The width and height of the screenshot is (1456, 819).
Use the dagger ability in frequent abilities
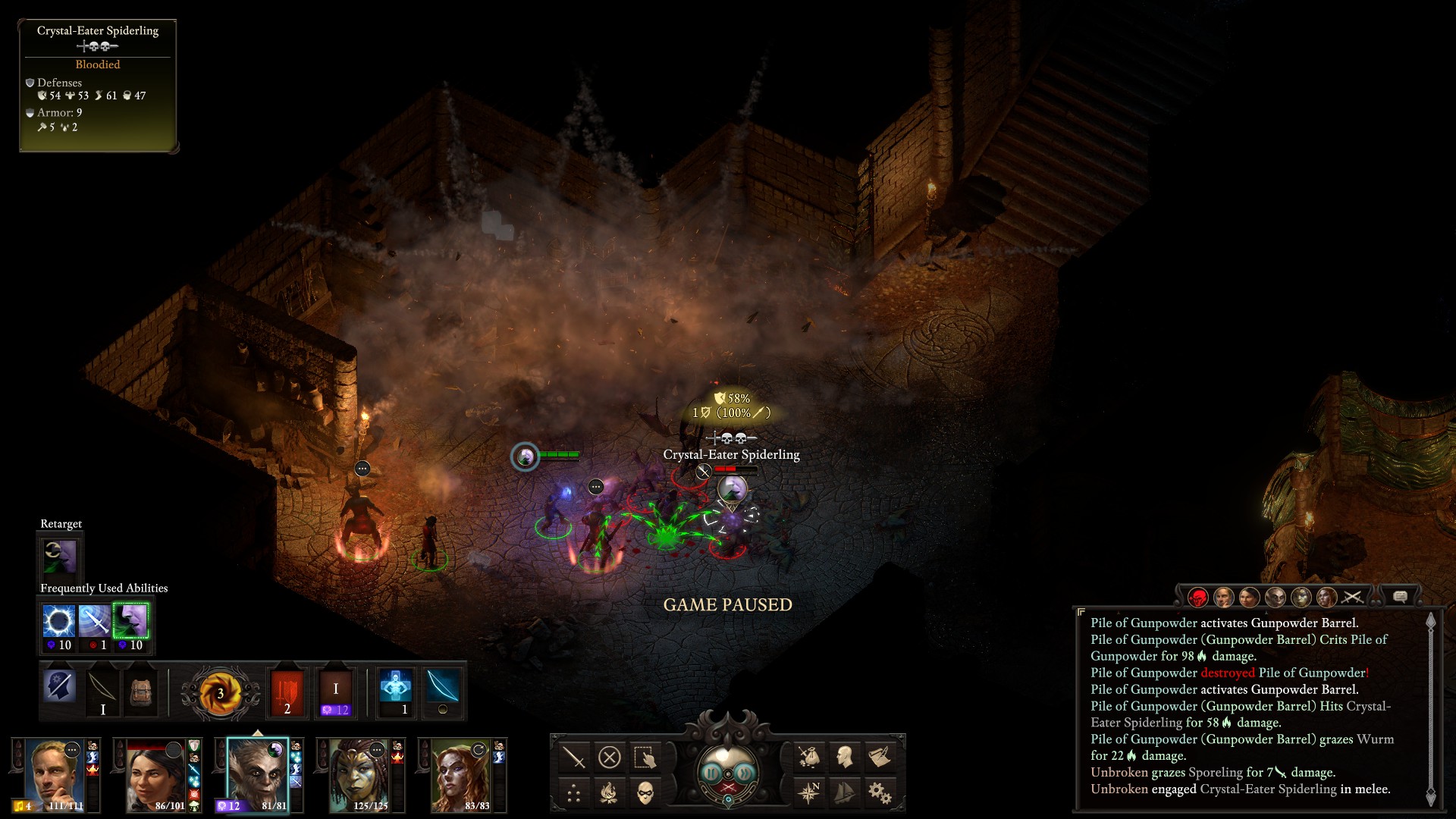[94, 621]
